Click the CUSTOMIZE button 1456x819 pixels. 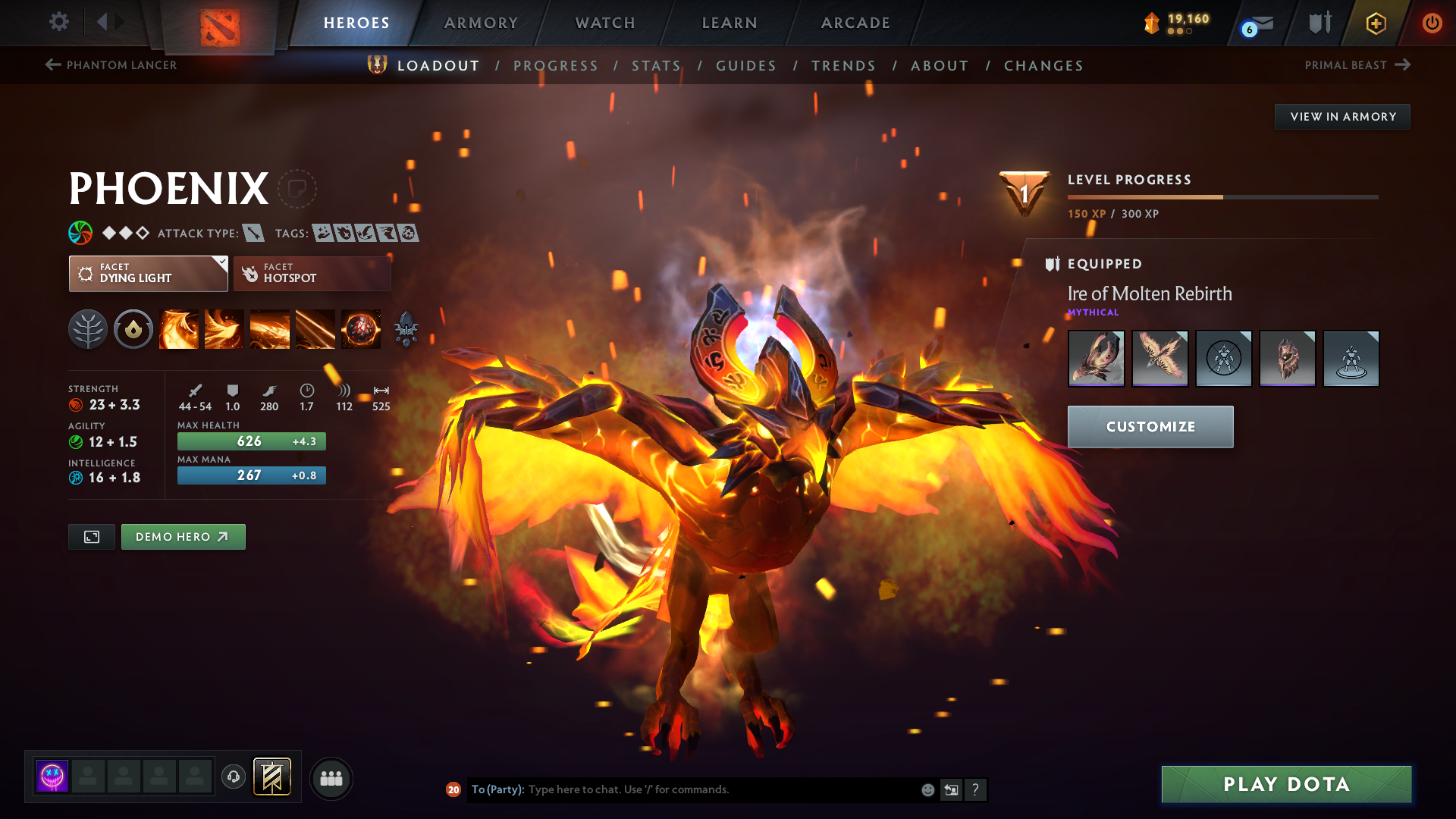coord(1150,426)
